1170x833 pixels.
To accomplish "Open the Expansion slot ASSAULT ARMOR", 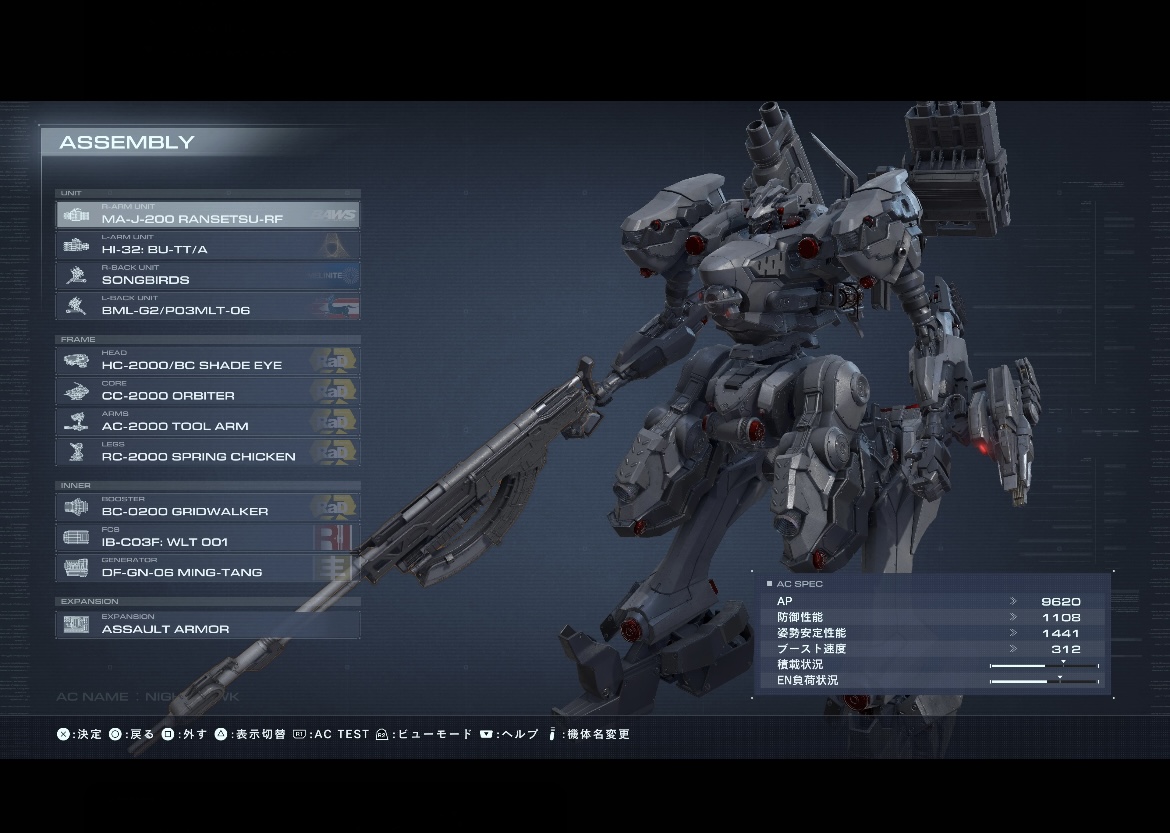I will [x=208, y=625].
